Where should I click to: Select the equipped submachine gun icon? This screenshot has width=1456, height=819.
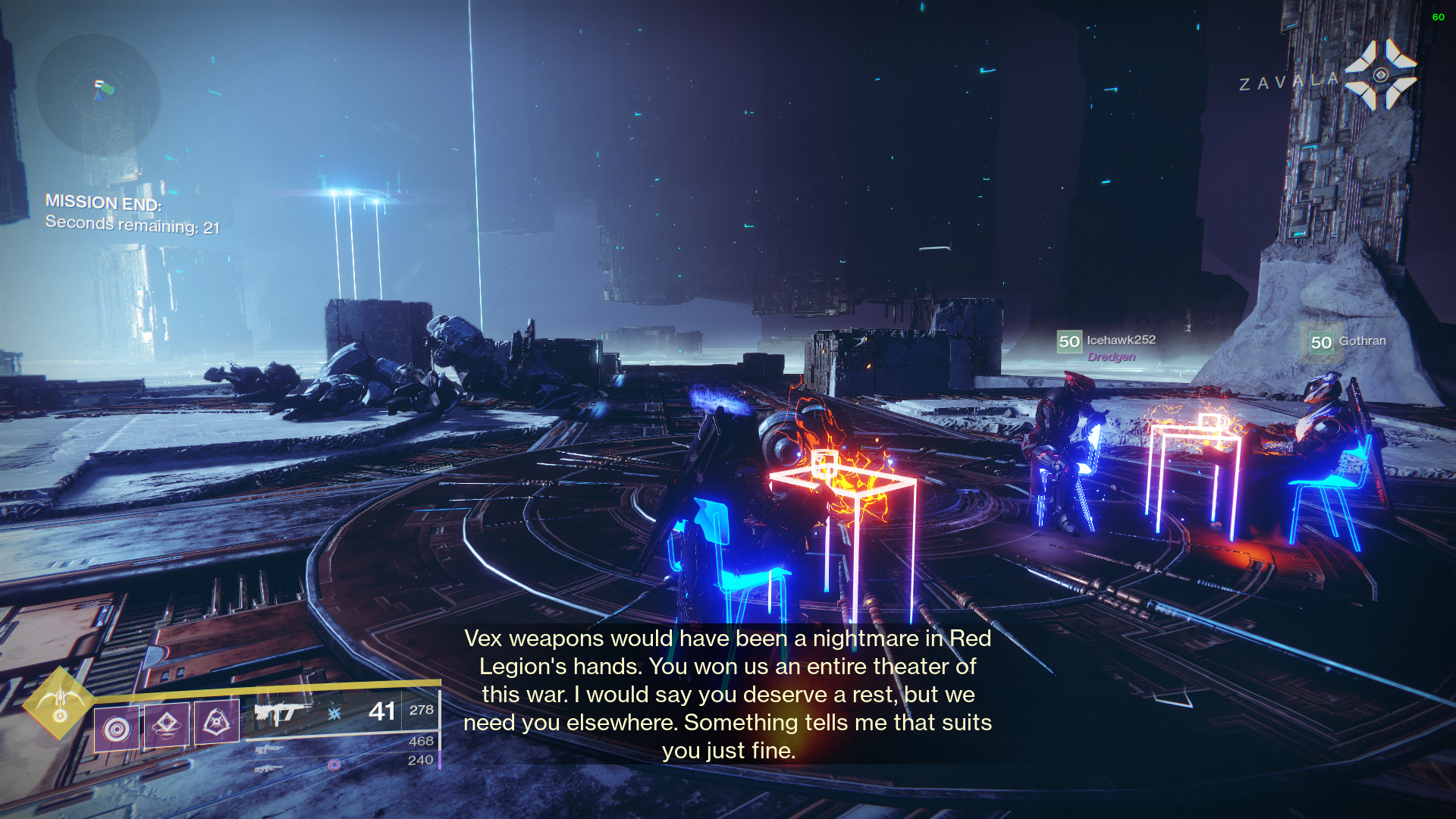282,712
